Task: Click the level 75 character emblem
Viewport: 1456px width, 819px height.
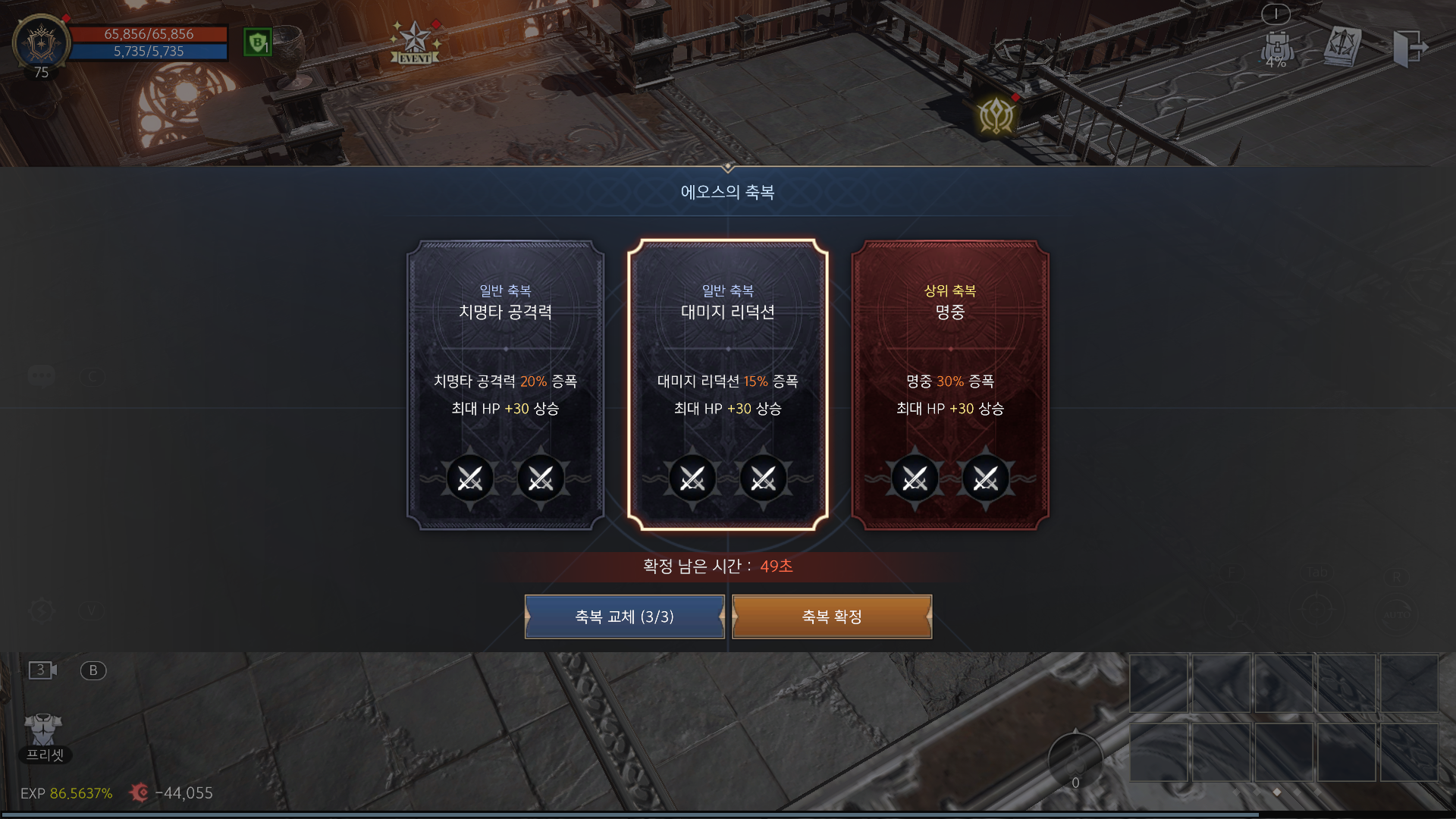Action: click(x=42, y=44)
